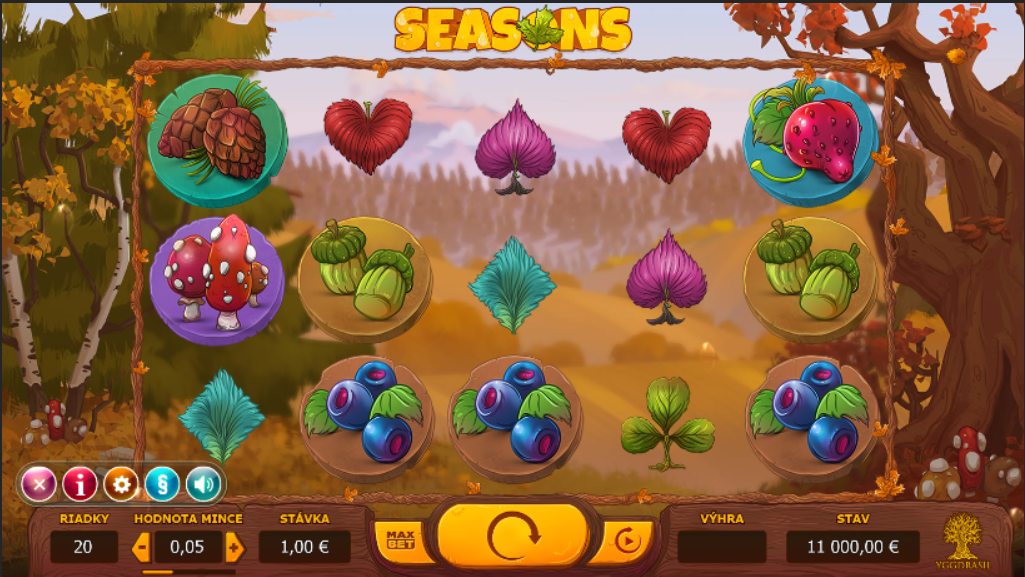Start autoplay with the small play button
Image resolution: width=1025 pixels, height=577 pixels.
click(x=627, y=542)
